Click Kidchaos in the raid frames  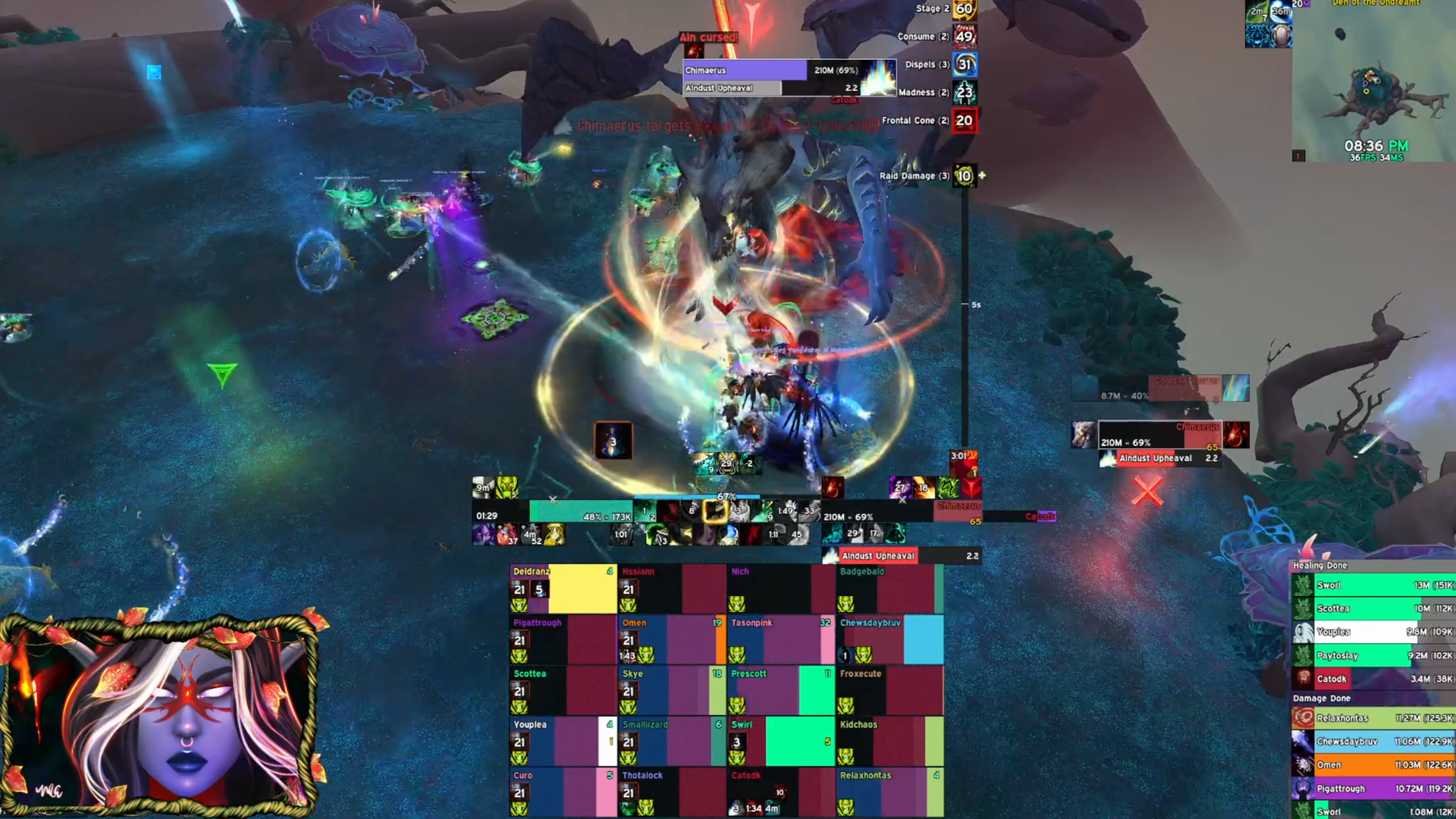890,741
